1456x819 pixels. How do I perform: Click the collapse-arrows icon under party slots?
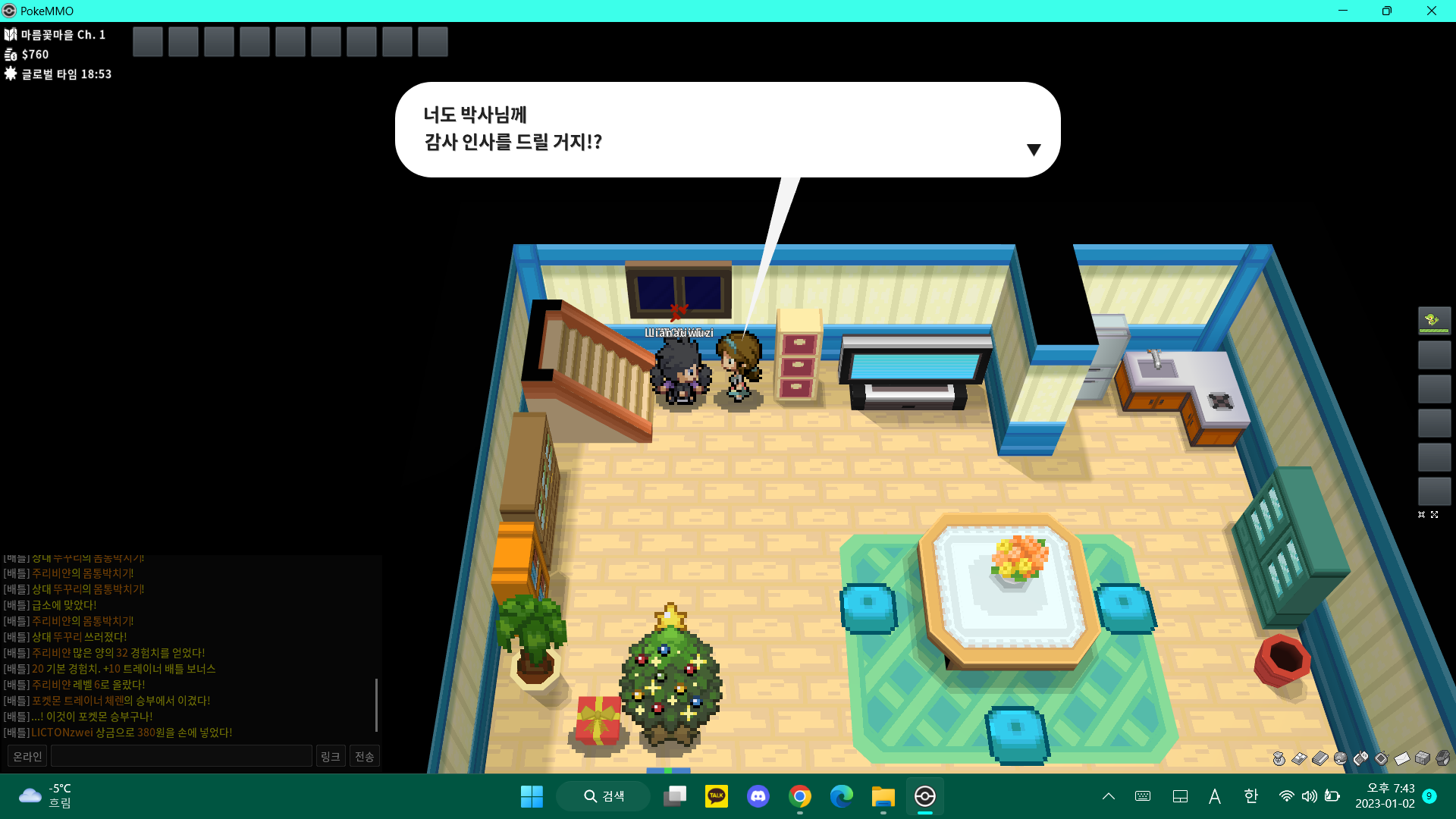[x=1421, y=515]
